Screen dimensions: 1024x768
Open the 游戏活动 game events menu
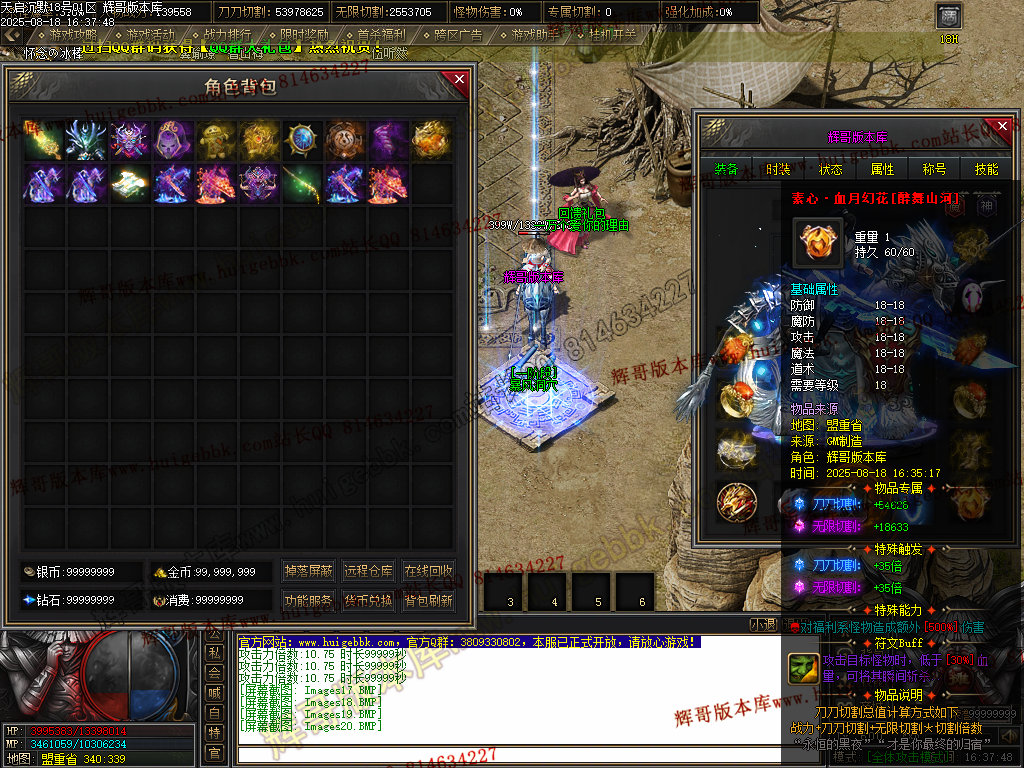[x=150, y=34]
